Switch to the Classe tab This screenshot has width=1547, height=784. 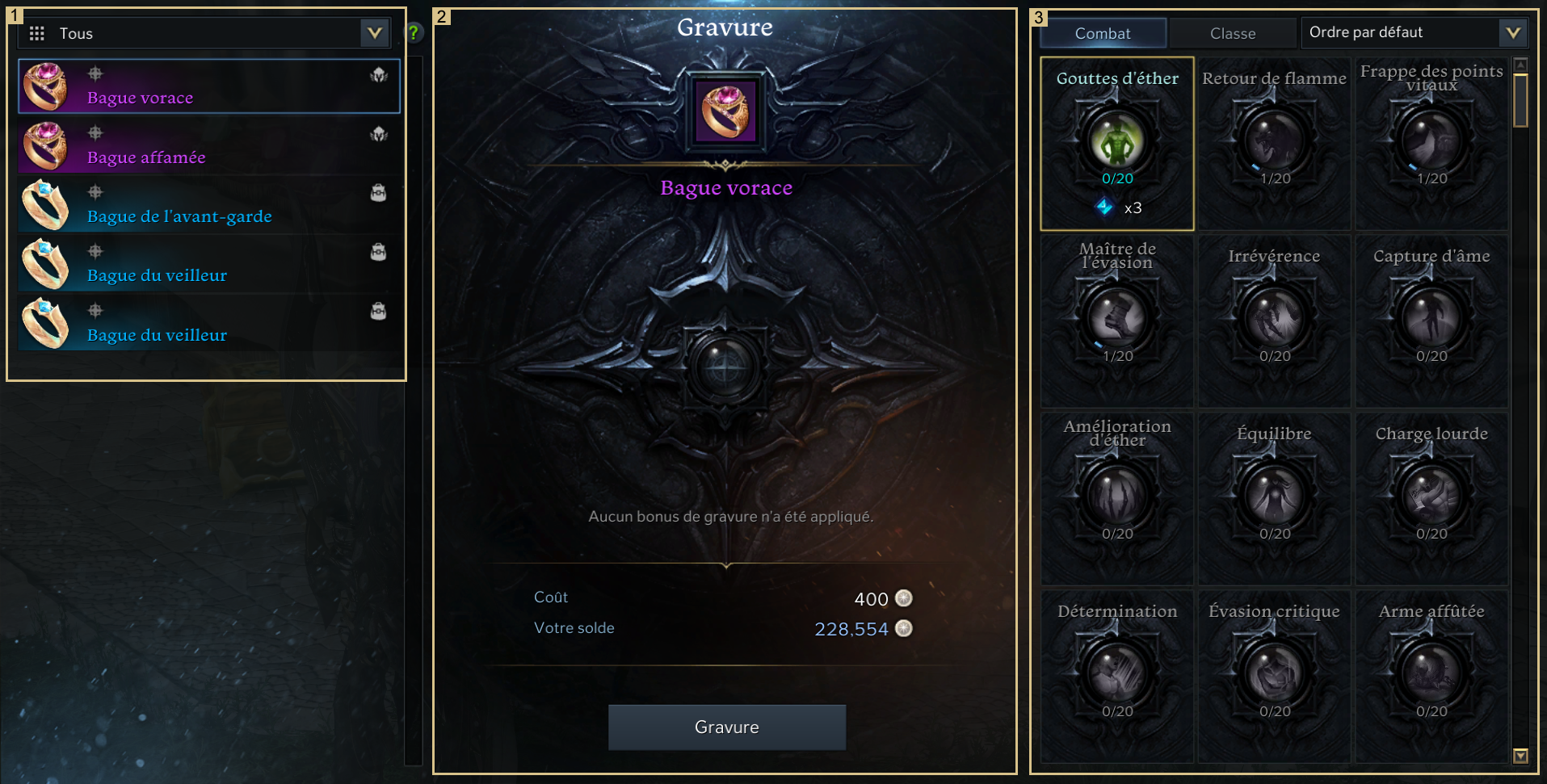tap(1232, 33)
